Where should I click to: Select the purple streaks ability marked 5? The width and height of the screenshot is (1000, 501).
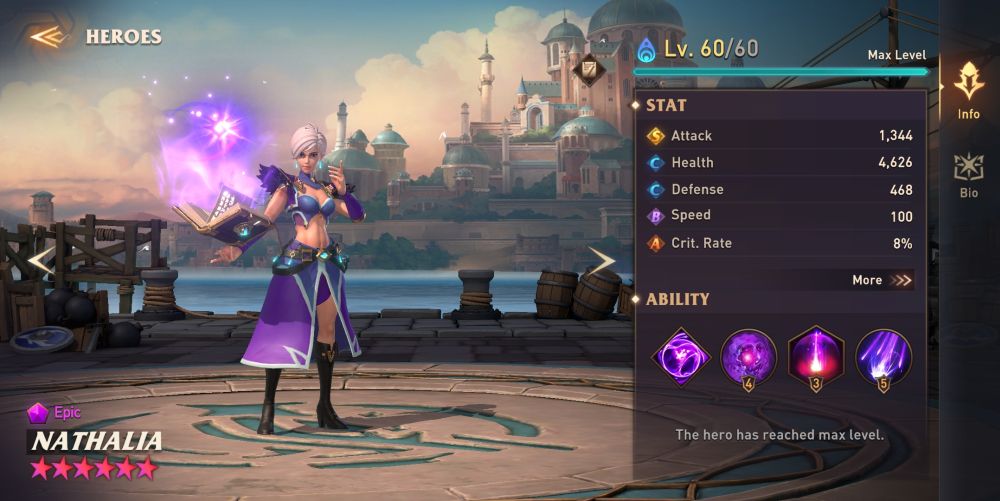tap(883, 357)
